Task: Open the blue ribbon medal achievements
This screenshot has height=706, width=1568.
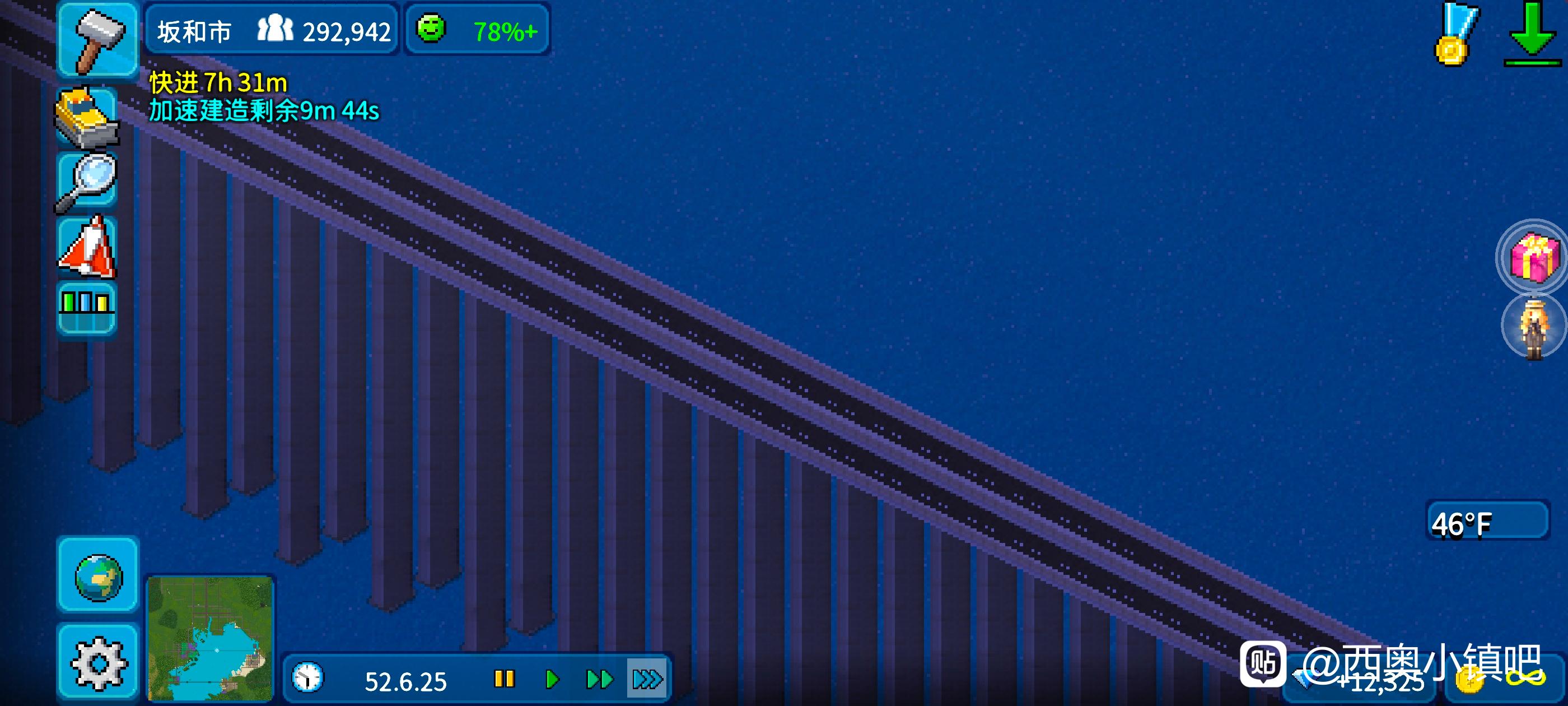Action: pyautogui.click(x=1455, y=35)
